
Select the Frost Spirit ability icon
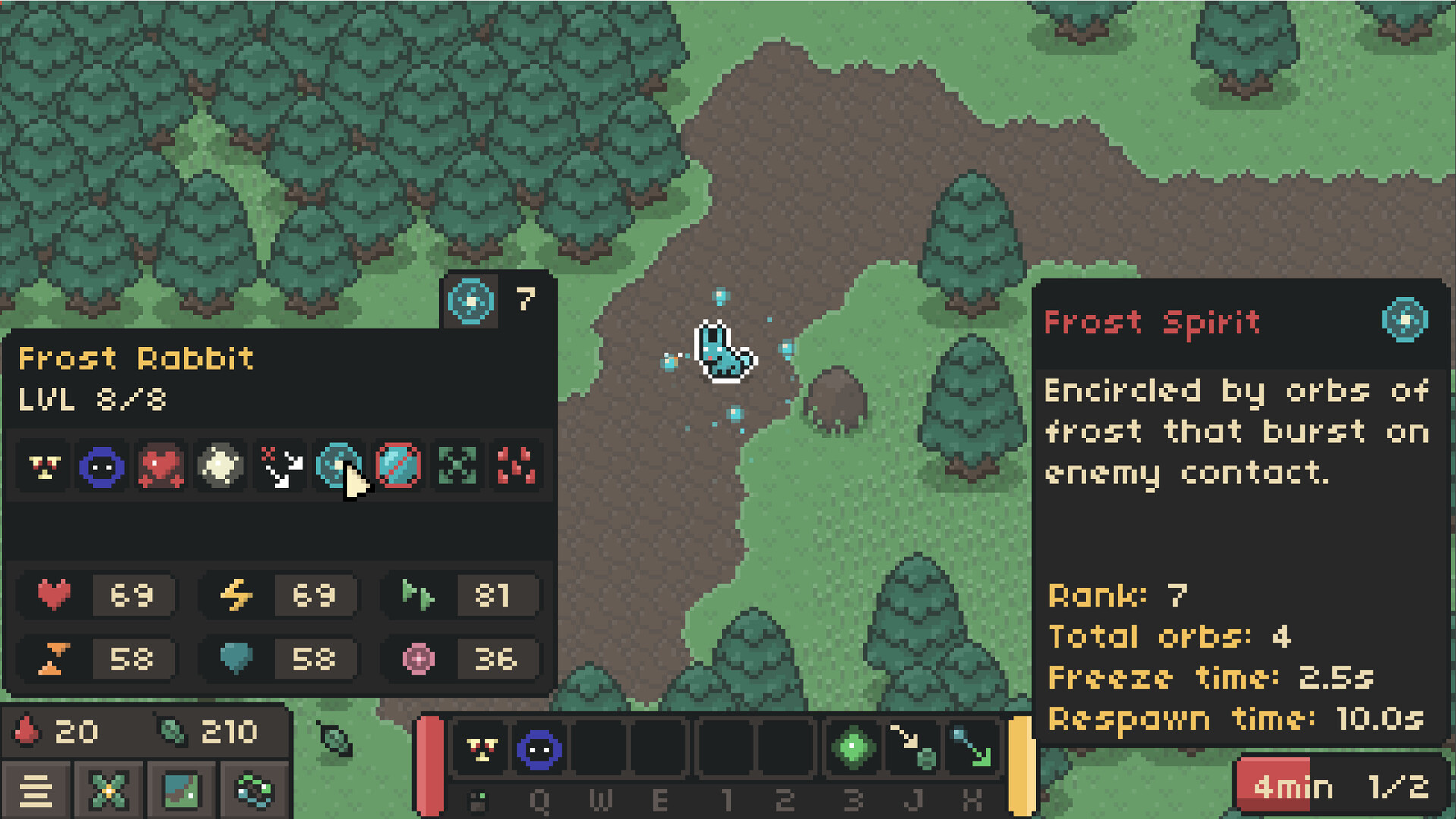tap(338, 466)
